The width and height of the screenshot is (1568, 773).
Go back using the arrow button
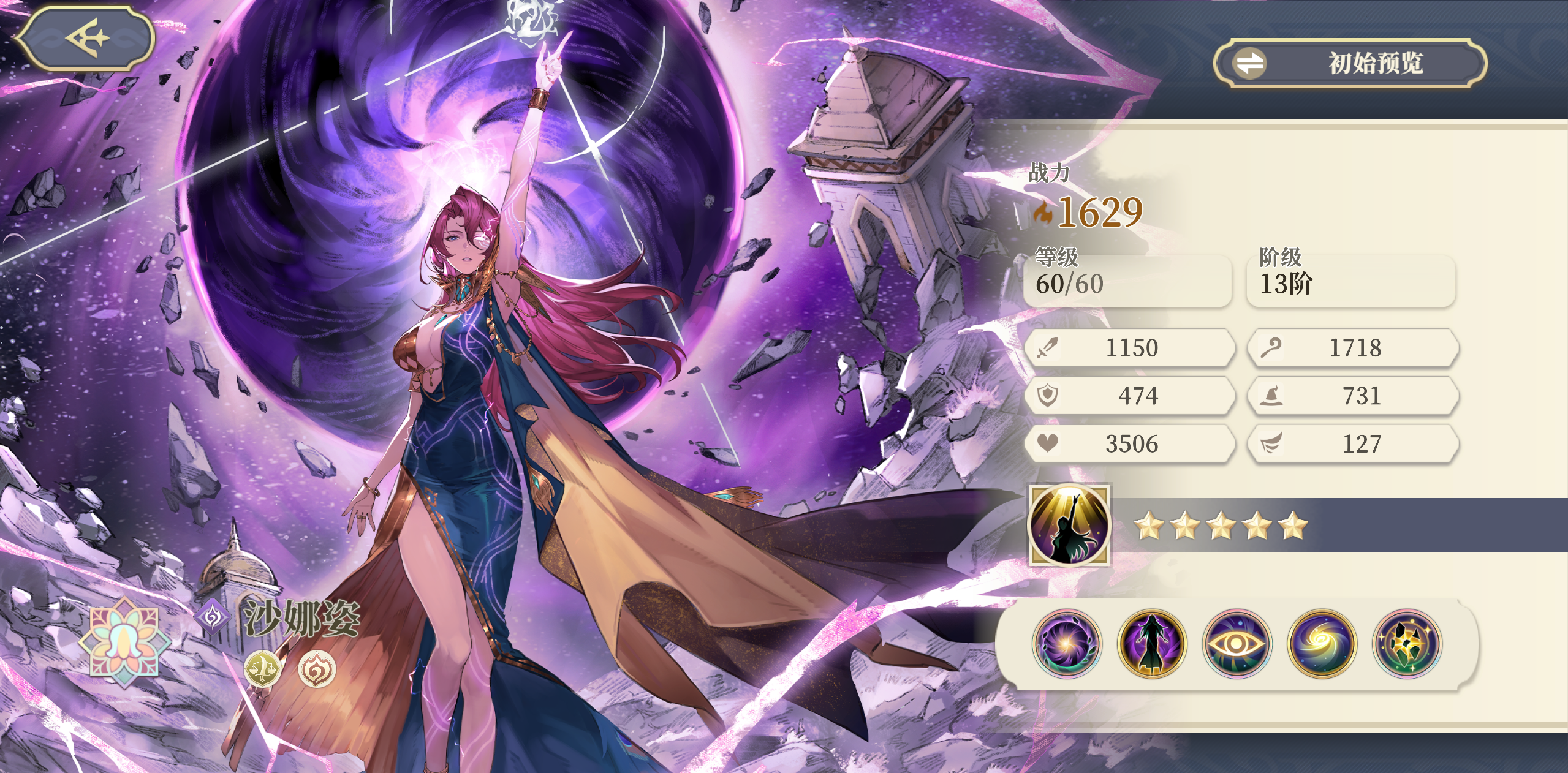pyautogui.click(x=85, y=38)
